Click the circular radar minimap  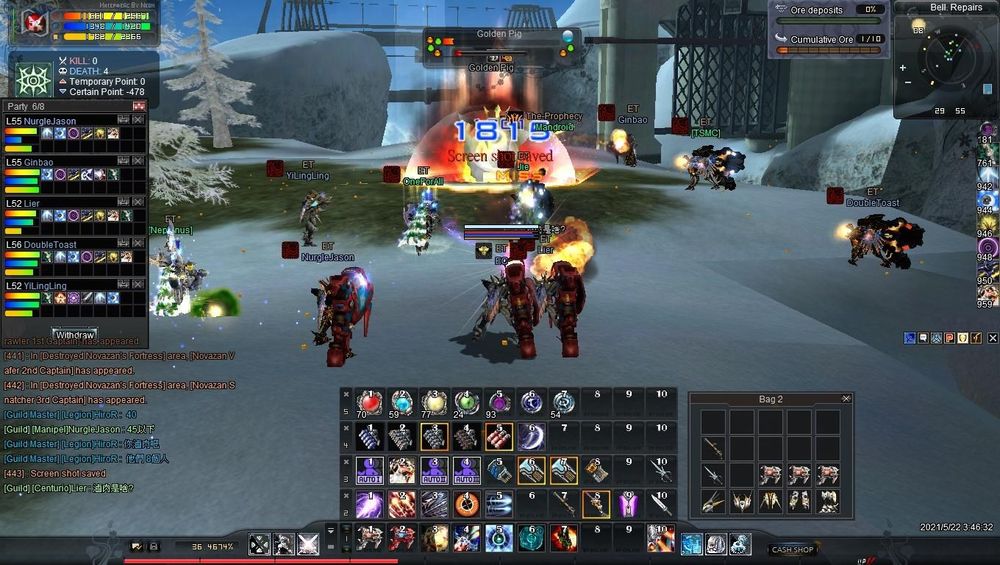pyautogui.click(x=947, y=58)
